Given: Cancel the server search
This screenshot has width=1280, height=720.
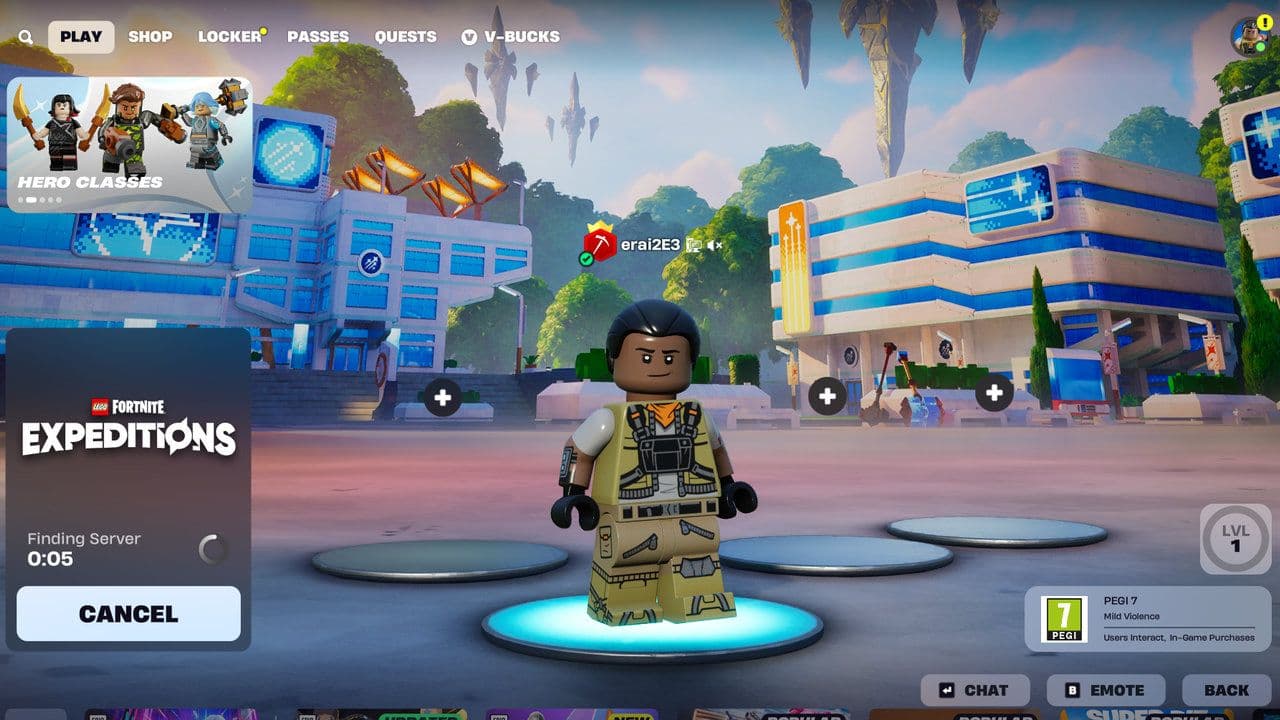Looking at the screenshot, I should coord(128,617).
